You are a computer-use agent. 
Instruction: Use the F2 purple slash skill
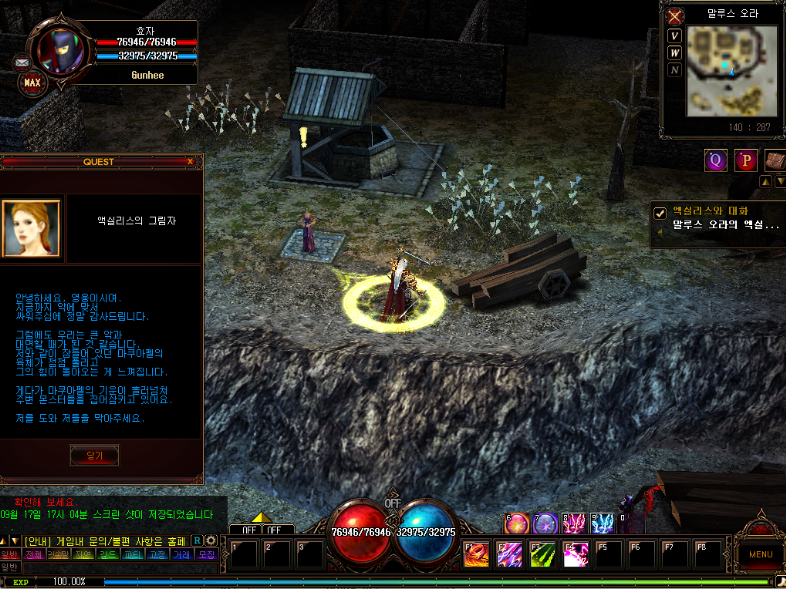coord(509,553)
